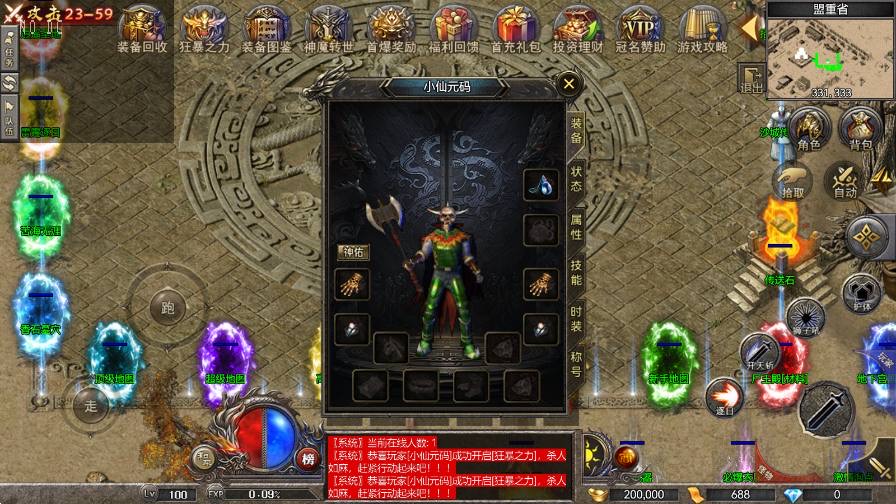Viewport: 896px width, 504px height.
Task: Open the 神魔转世 menu
Action: click(328, 28)
